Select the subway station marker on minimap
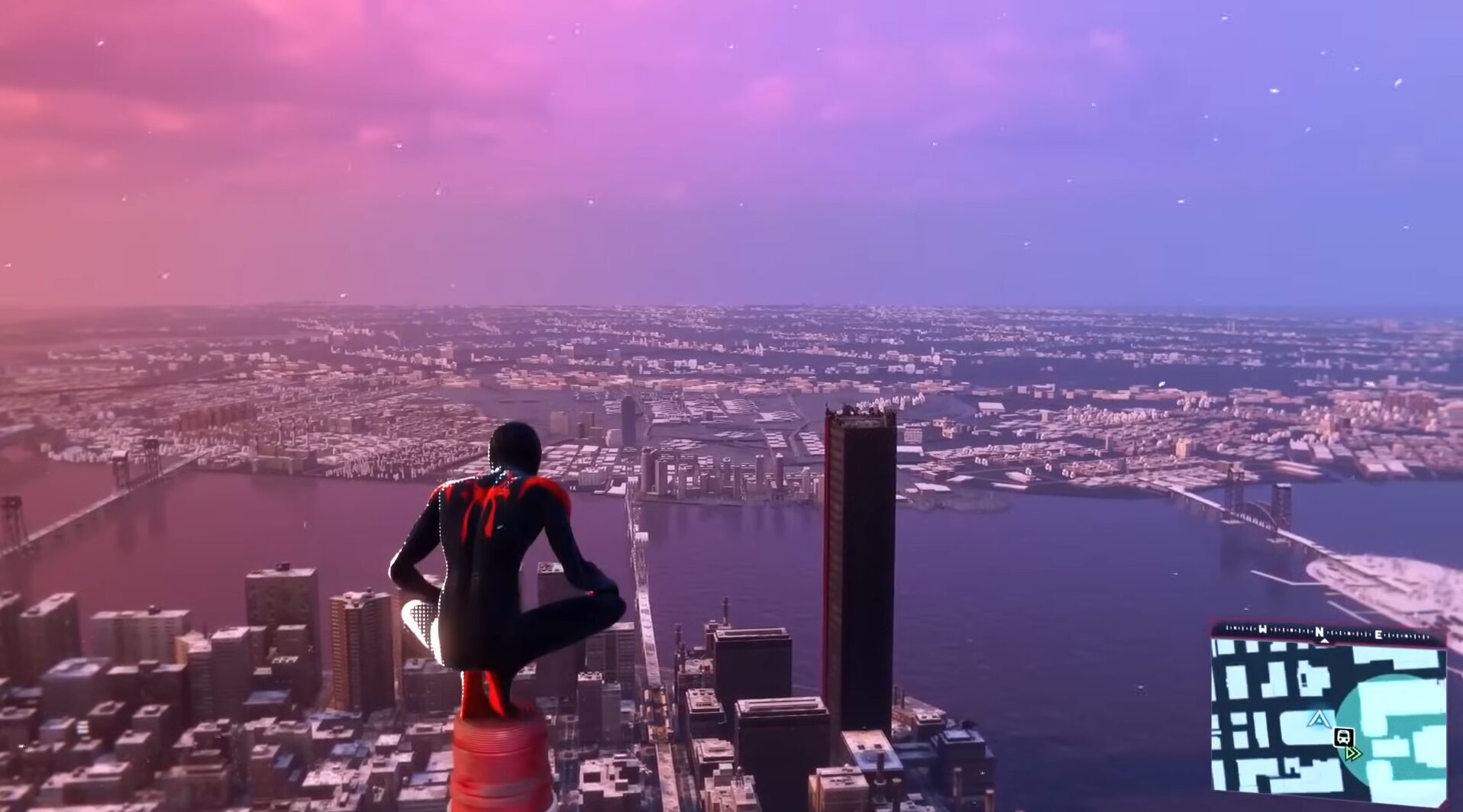The image size is (1463, 812). [x=1343, y=737]
